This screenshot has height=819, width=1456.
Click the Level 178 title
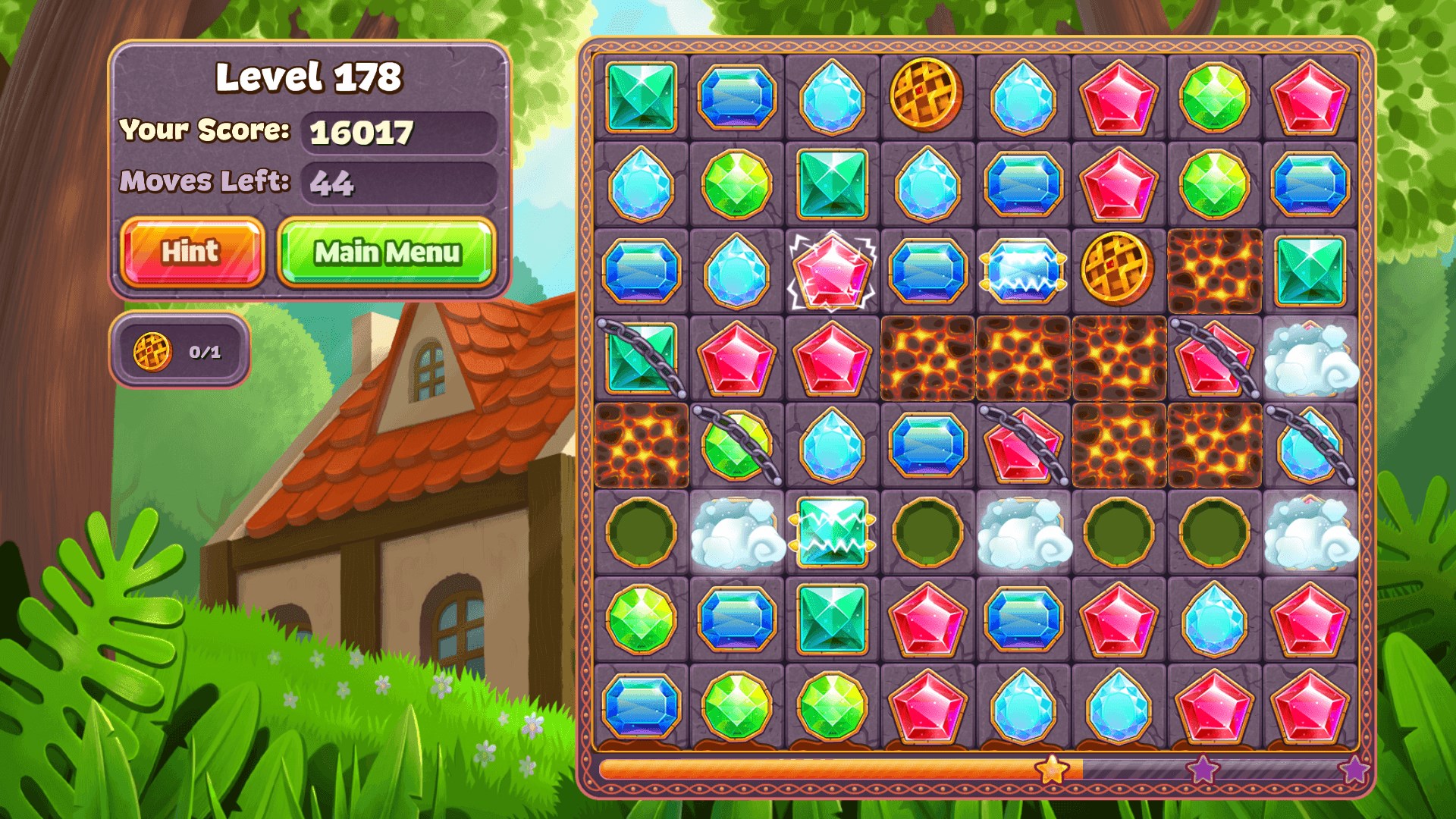click(310, 77)
